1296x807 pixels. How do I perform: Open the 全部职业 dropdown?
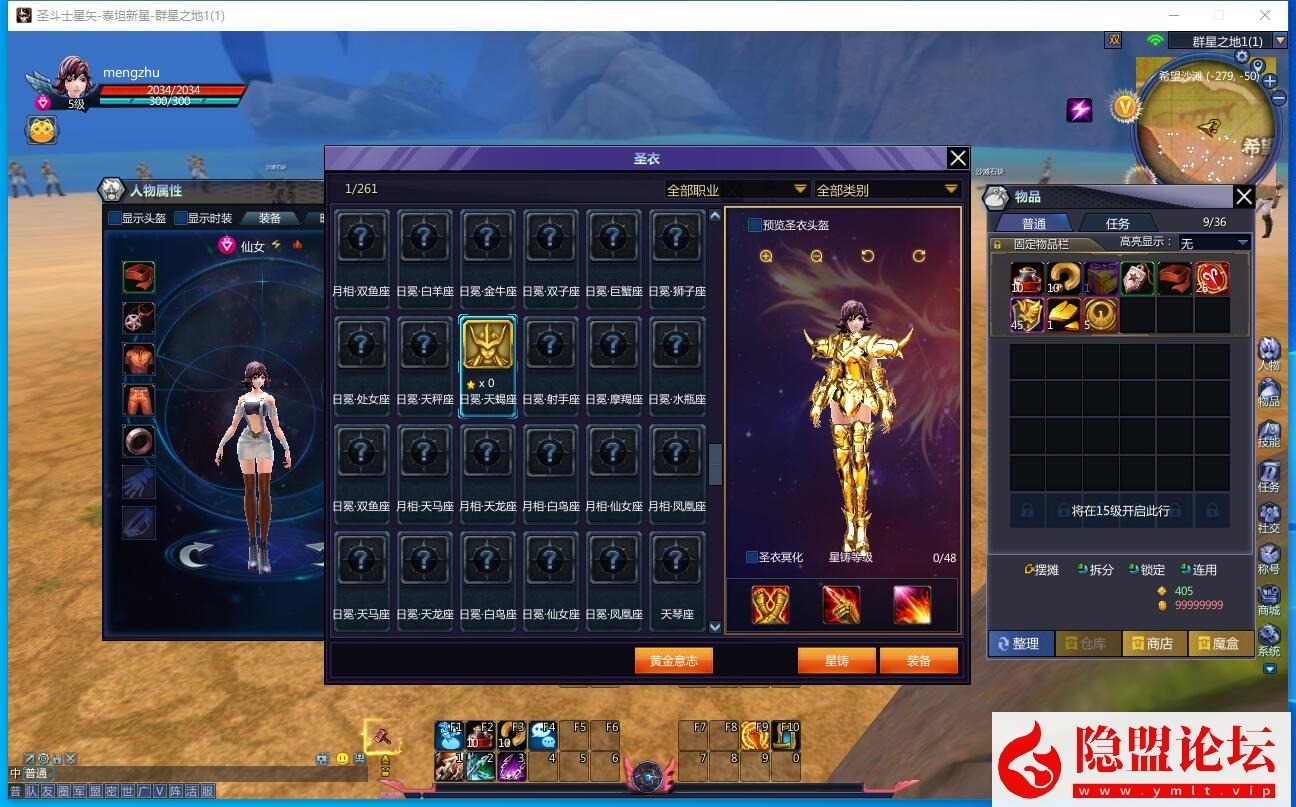point(737,188)
